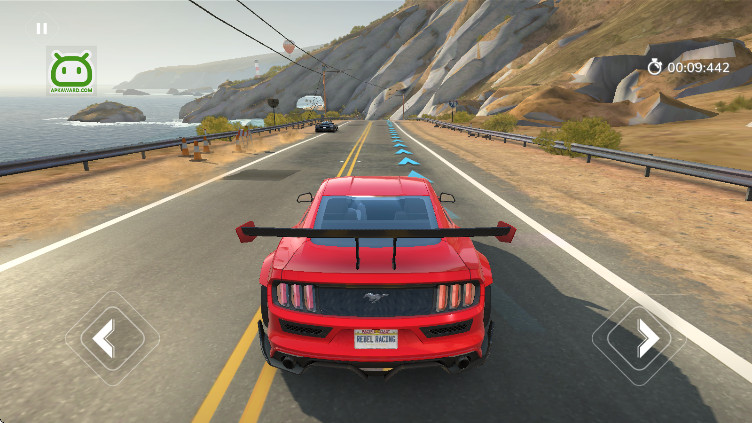Steer right with the right arrow button
This screenshot has width=752, height=423.
click(x=646, y=338)
